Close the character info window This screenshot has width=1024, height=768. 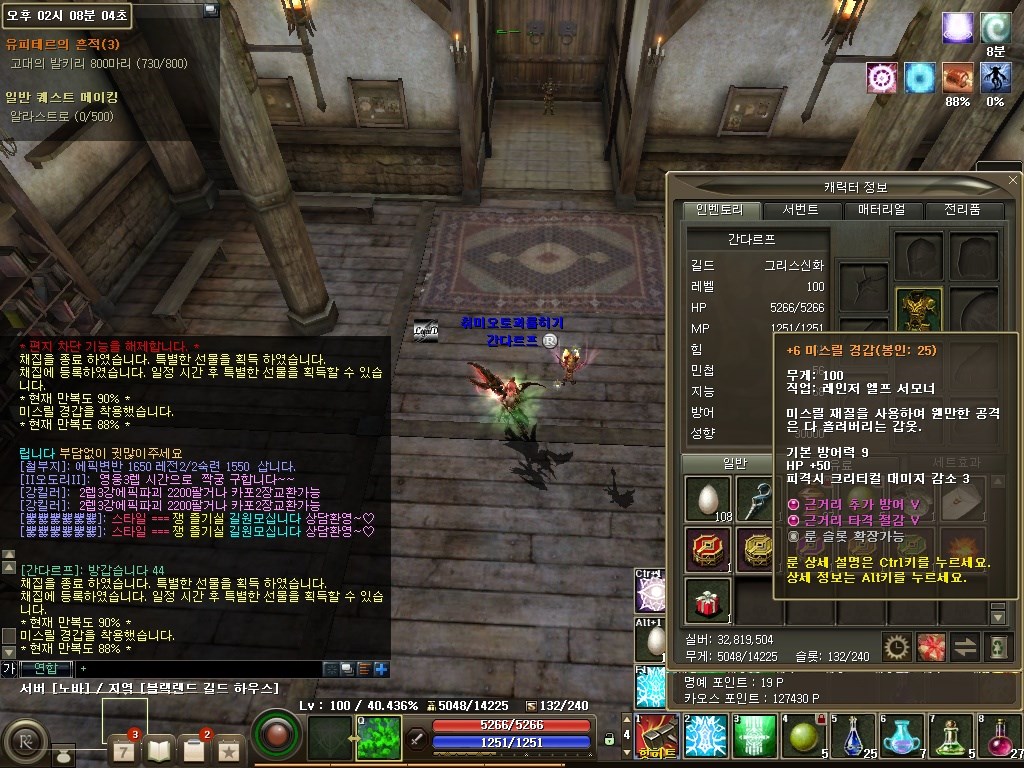[x=1012, y=179]
